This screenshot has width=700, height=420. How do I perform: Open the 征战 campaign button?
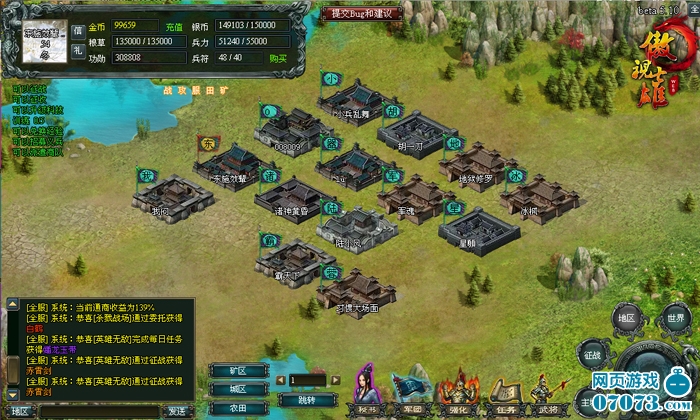[591, 353]
